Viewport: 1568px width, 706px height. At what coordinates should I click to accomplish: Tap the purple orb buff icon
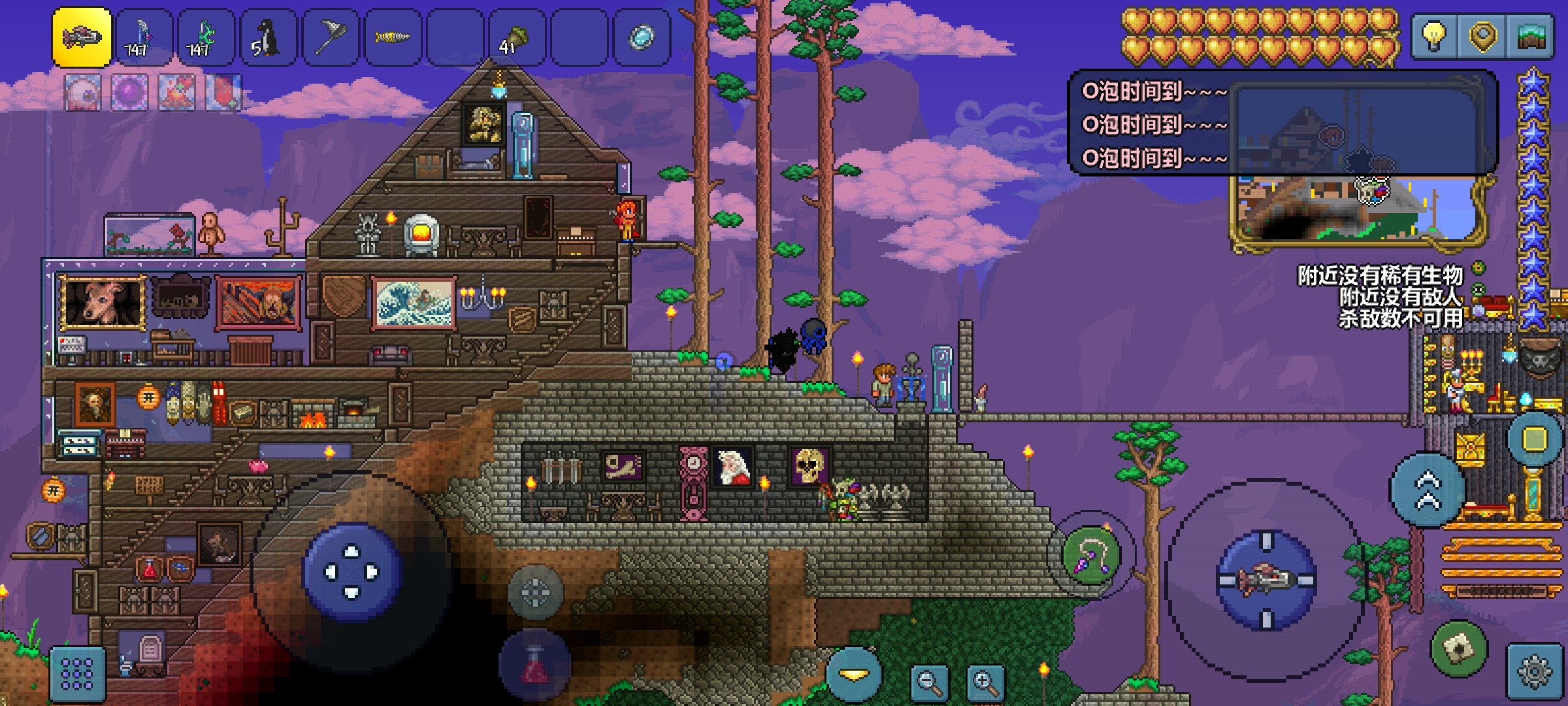point(129,92)
